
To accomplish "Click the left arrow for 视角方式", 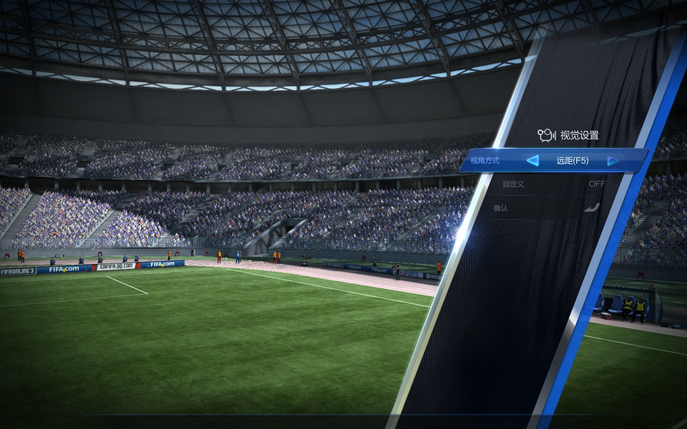I will click(x=532, y=160).
